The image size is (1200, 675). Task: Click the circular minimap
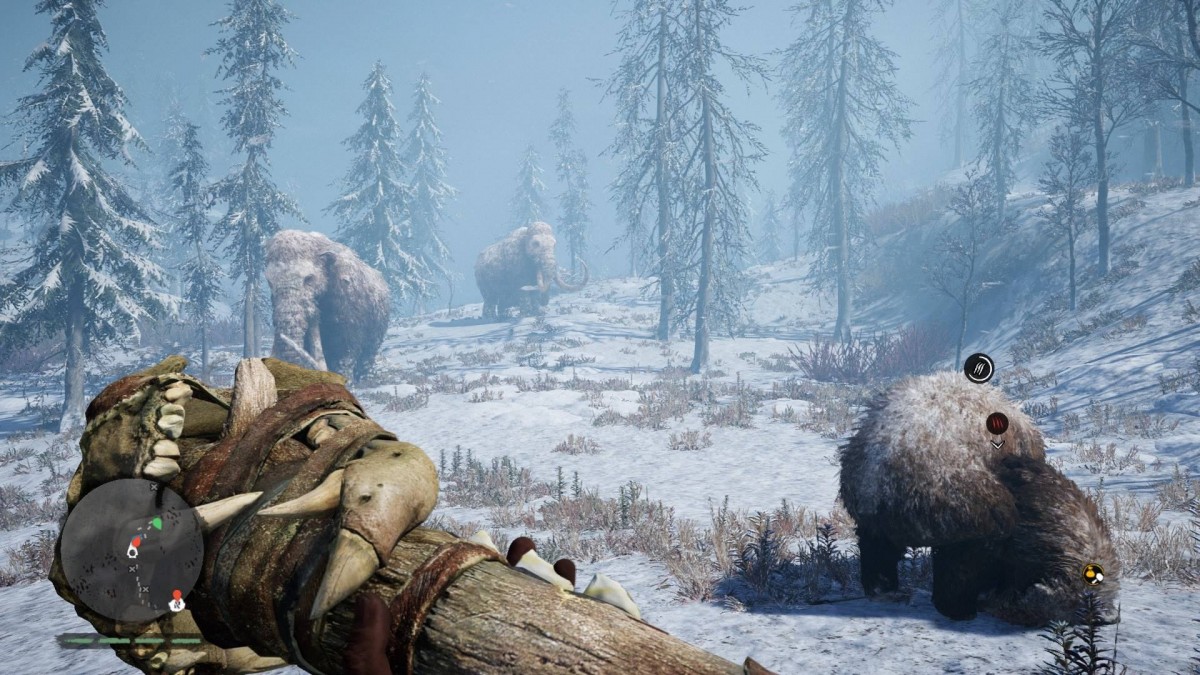point(131,550)
